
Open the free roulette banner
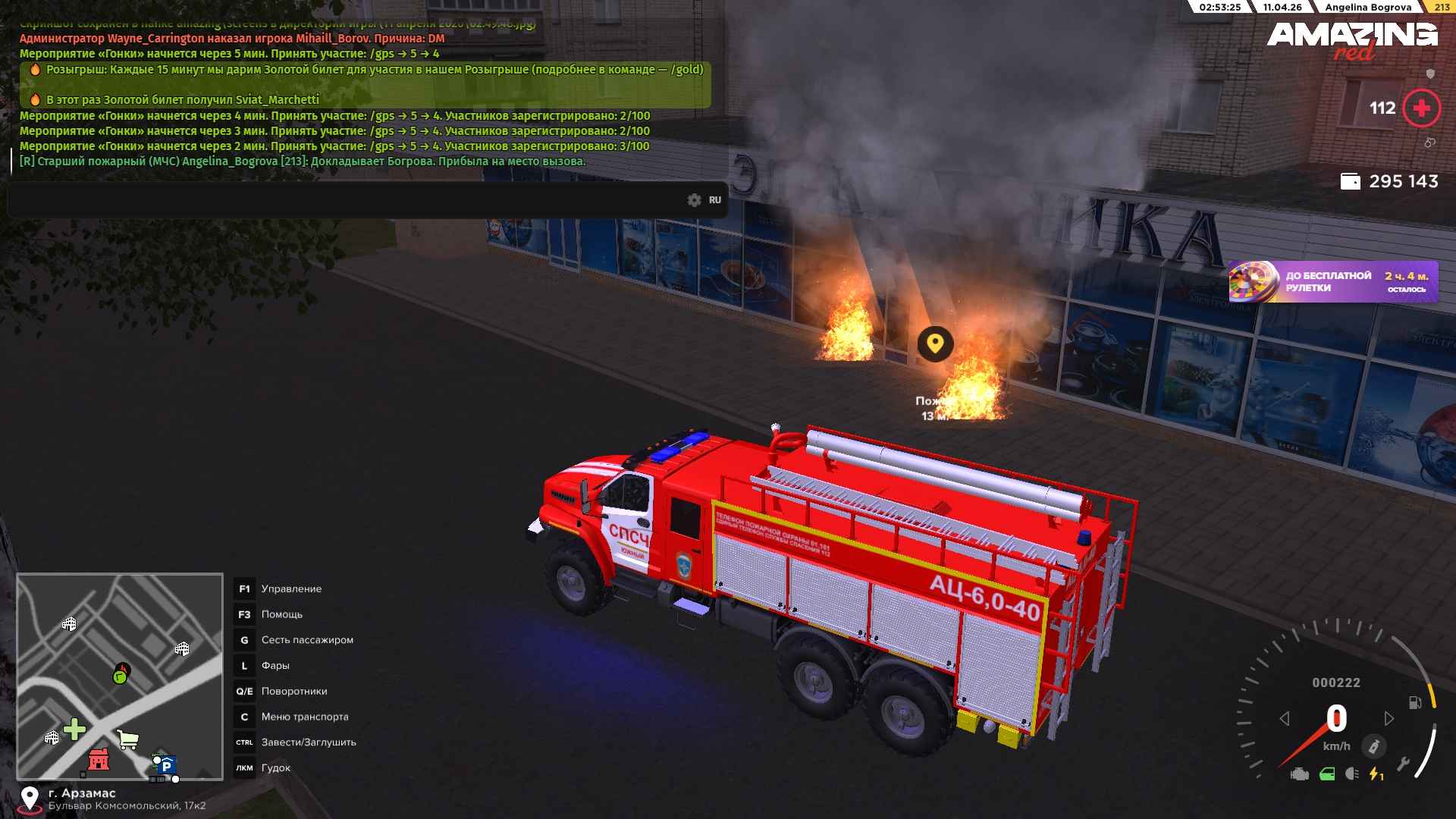tap(1332, 281)
